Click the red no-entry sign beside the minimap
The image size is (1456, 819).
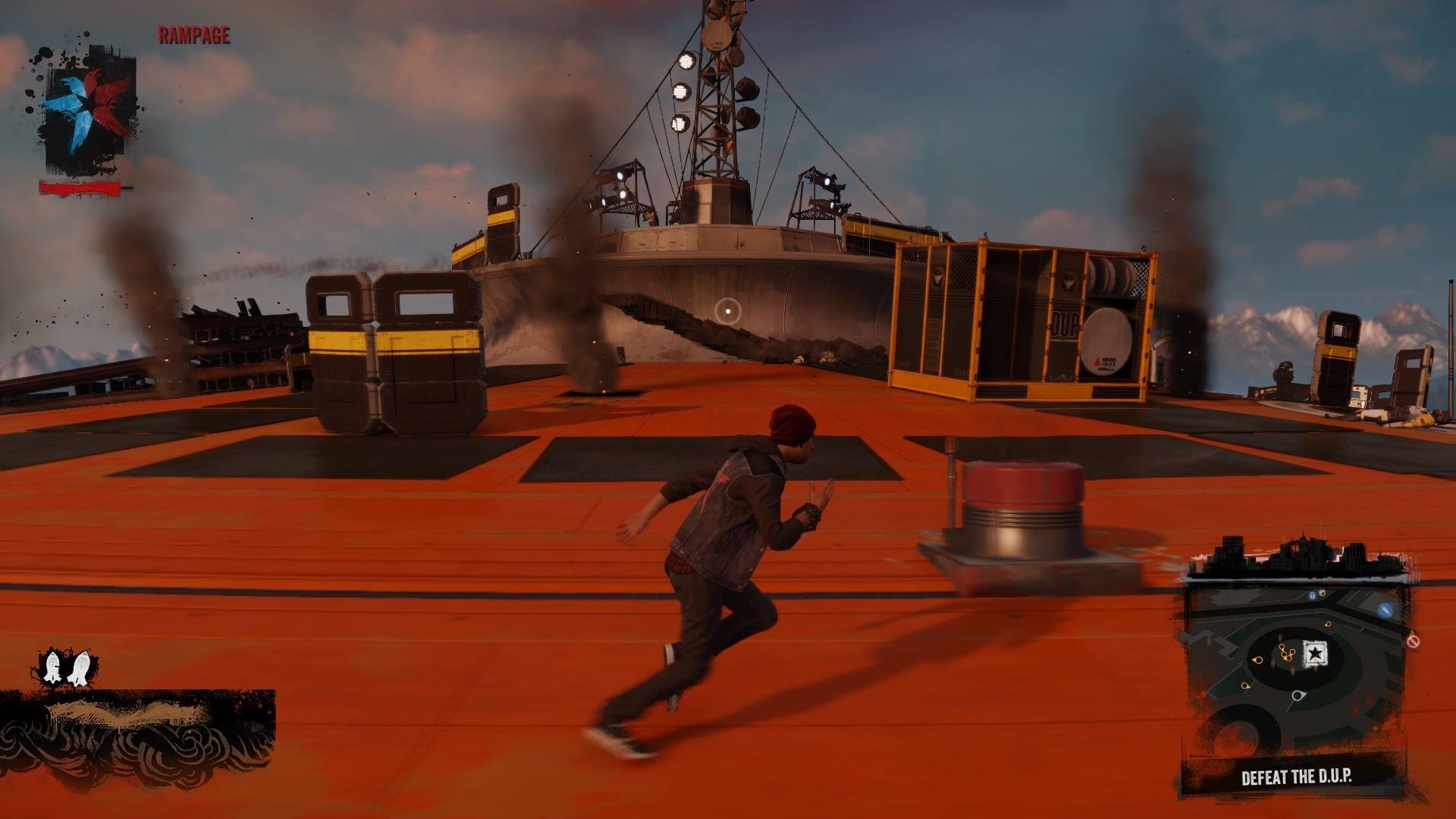click(x=1413, y=641)
